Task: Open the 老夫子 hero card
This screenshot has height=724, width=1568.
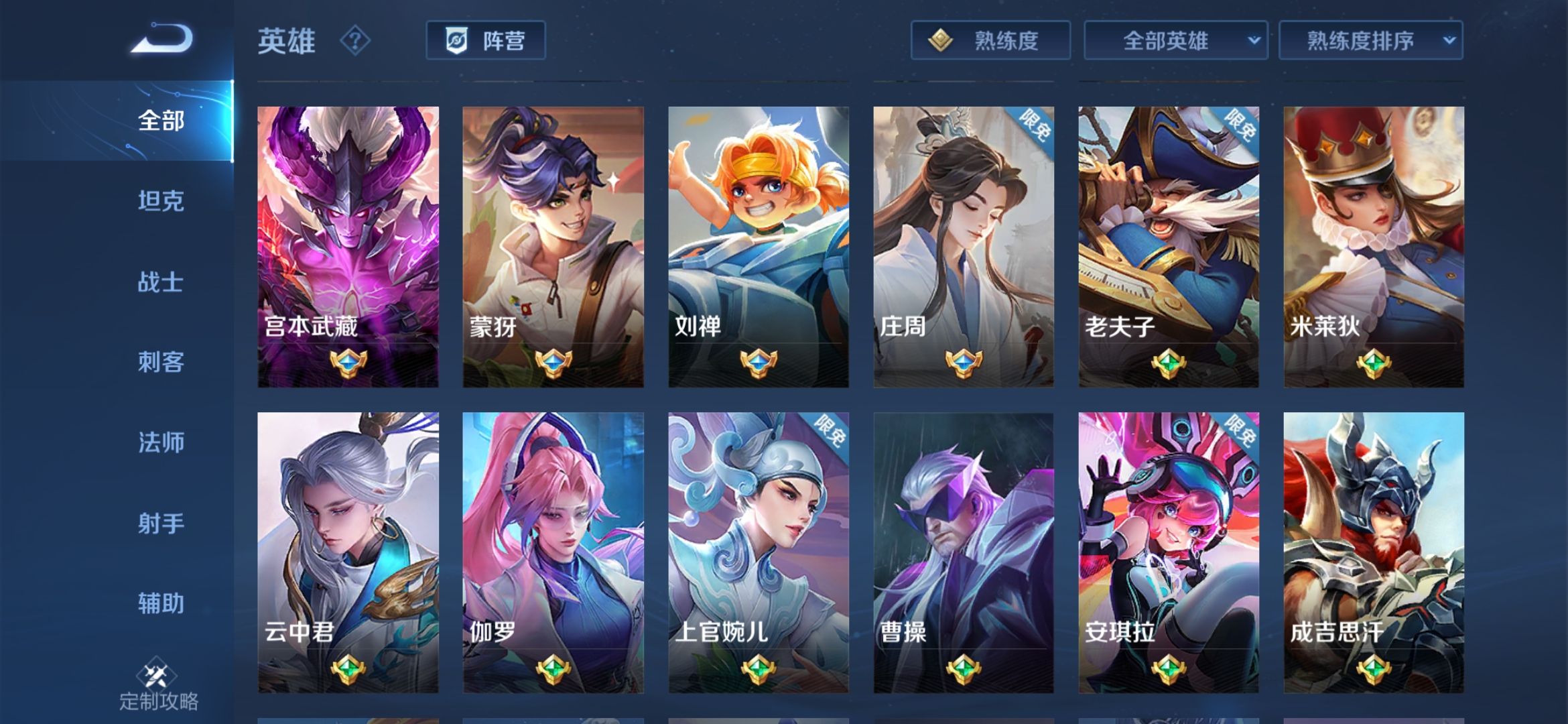Action: pos(1168,247)
